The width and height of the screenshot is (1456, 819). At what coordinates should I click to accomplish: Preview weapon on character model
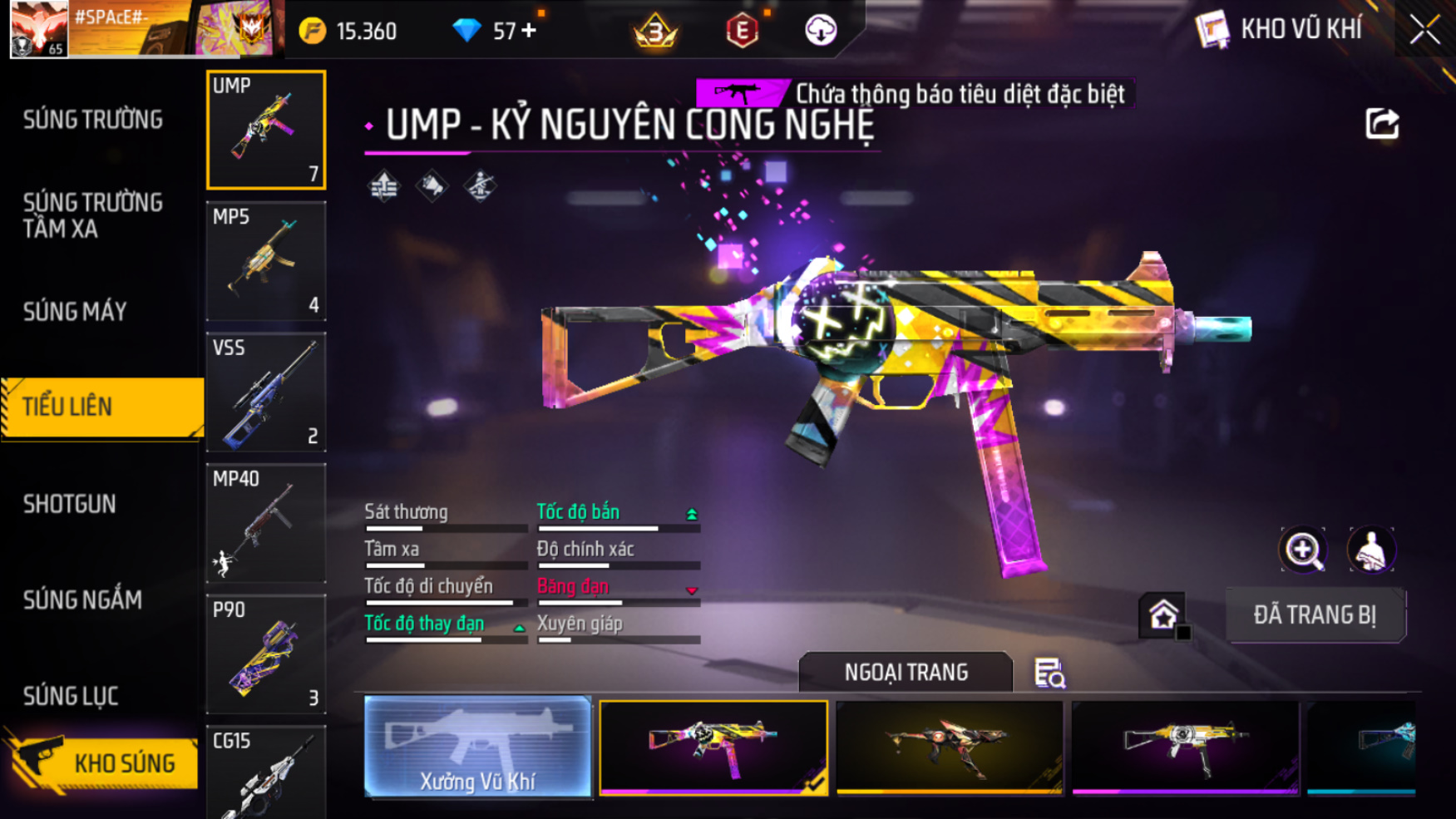click(1370, 550)
